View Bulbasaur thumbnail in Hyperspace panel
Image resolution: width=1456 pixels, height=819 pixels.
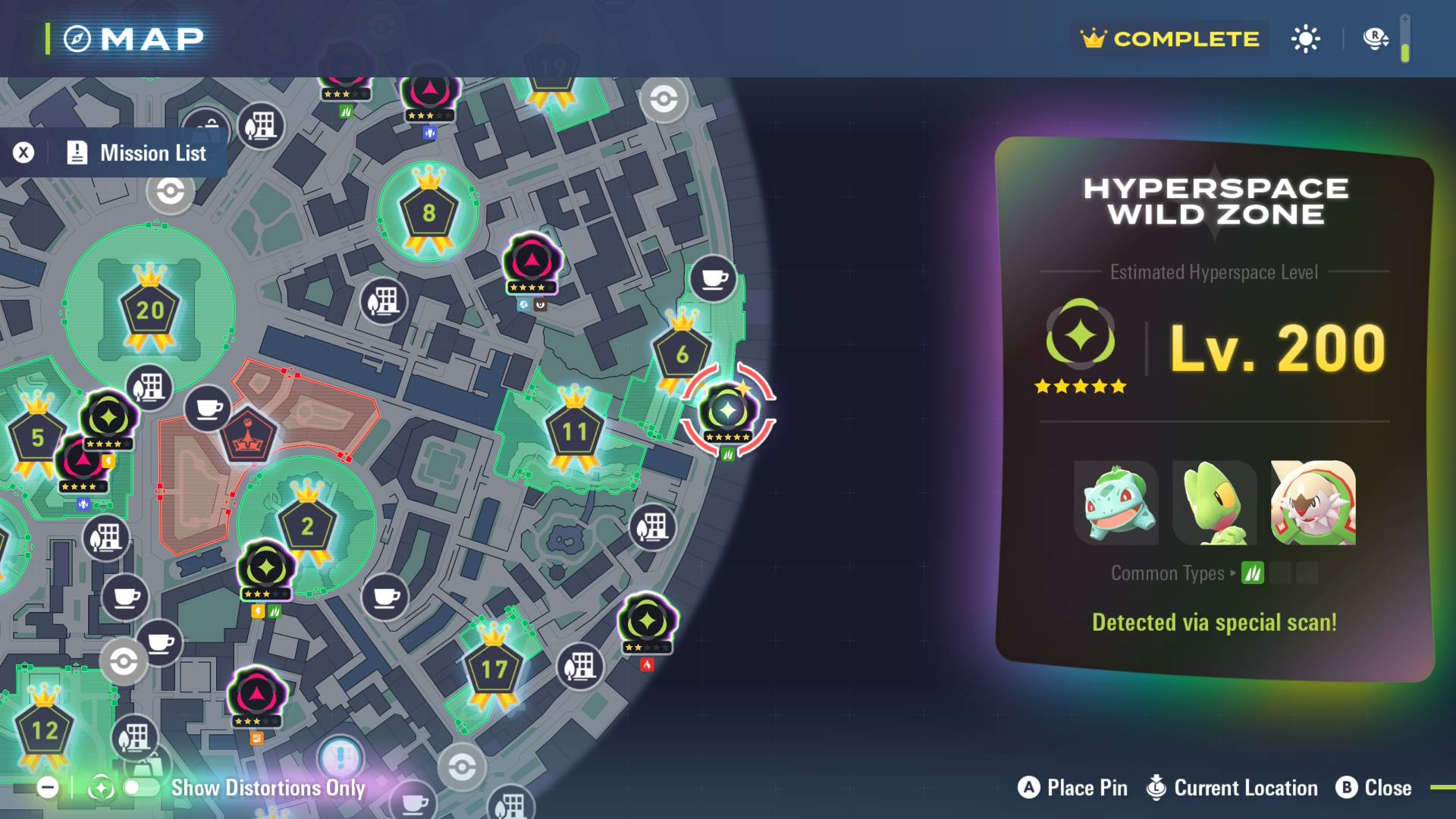[1116, 503]
